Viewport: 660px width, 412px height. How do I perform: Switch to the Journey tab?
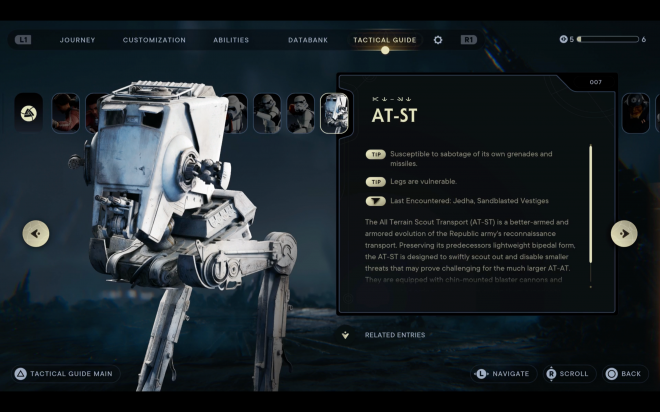coord(77,40)
